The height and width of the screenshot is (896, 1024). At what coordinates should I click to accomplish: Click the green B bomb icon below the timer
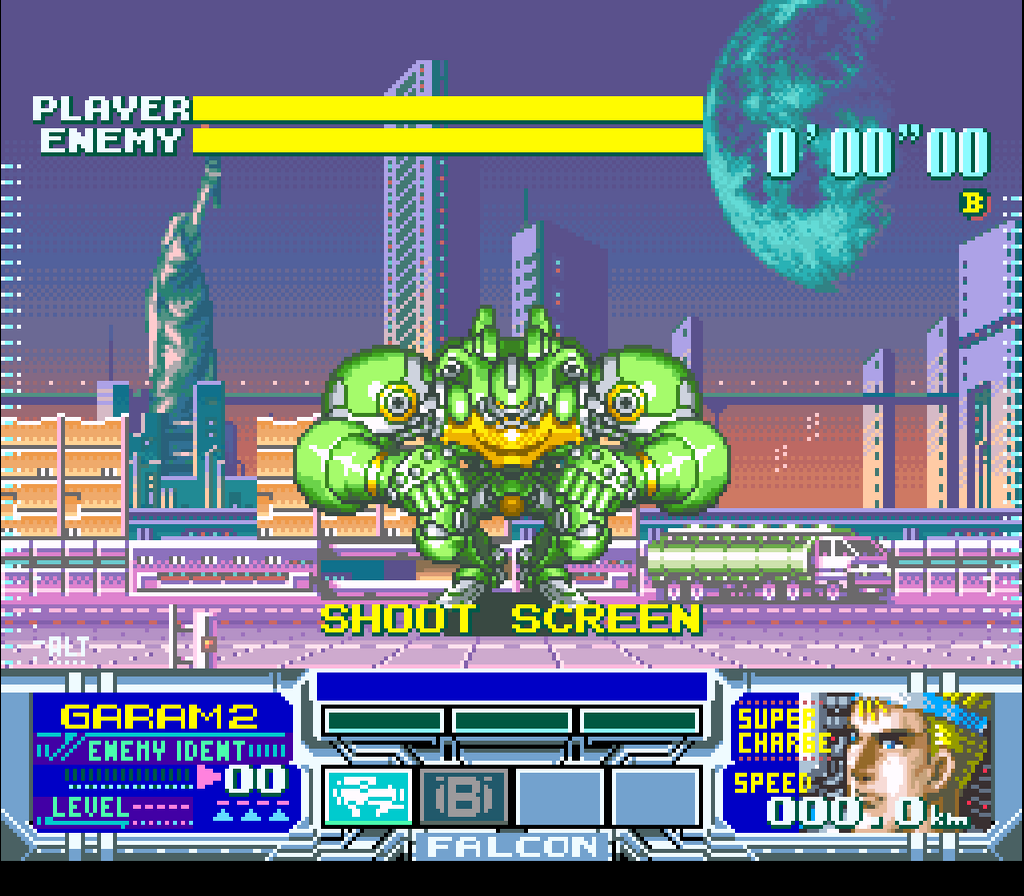[973, 203]
